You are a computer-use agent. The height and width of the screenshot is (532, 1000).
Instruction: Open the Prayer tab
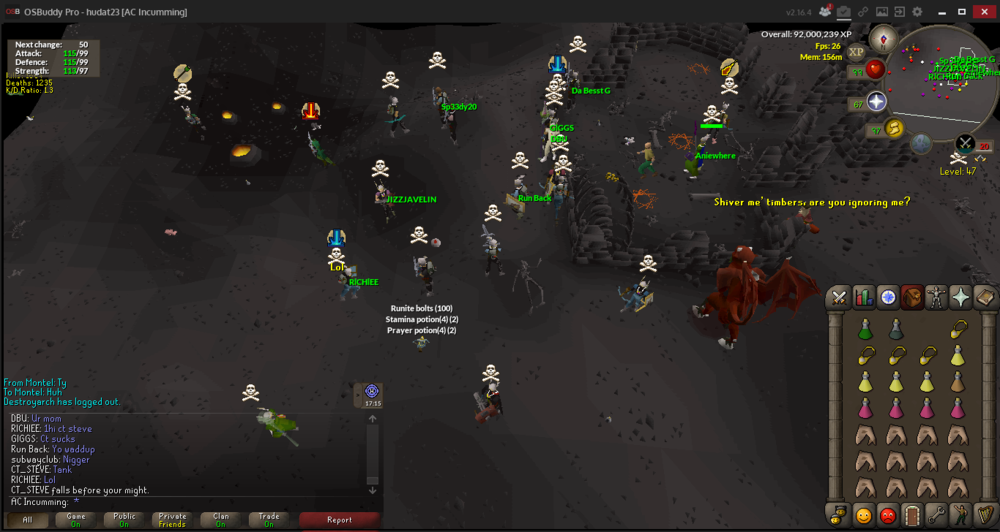(961, 297)
